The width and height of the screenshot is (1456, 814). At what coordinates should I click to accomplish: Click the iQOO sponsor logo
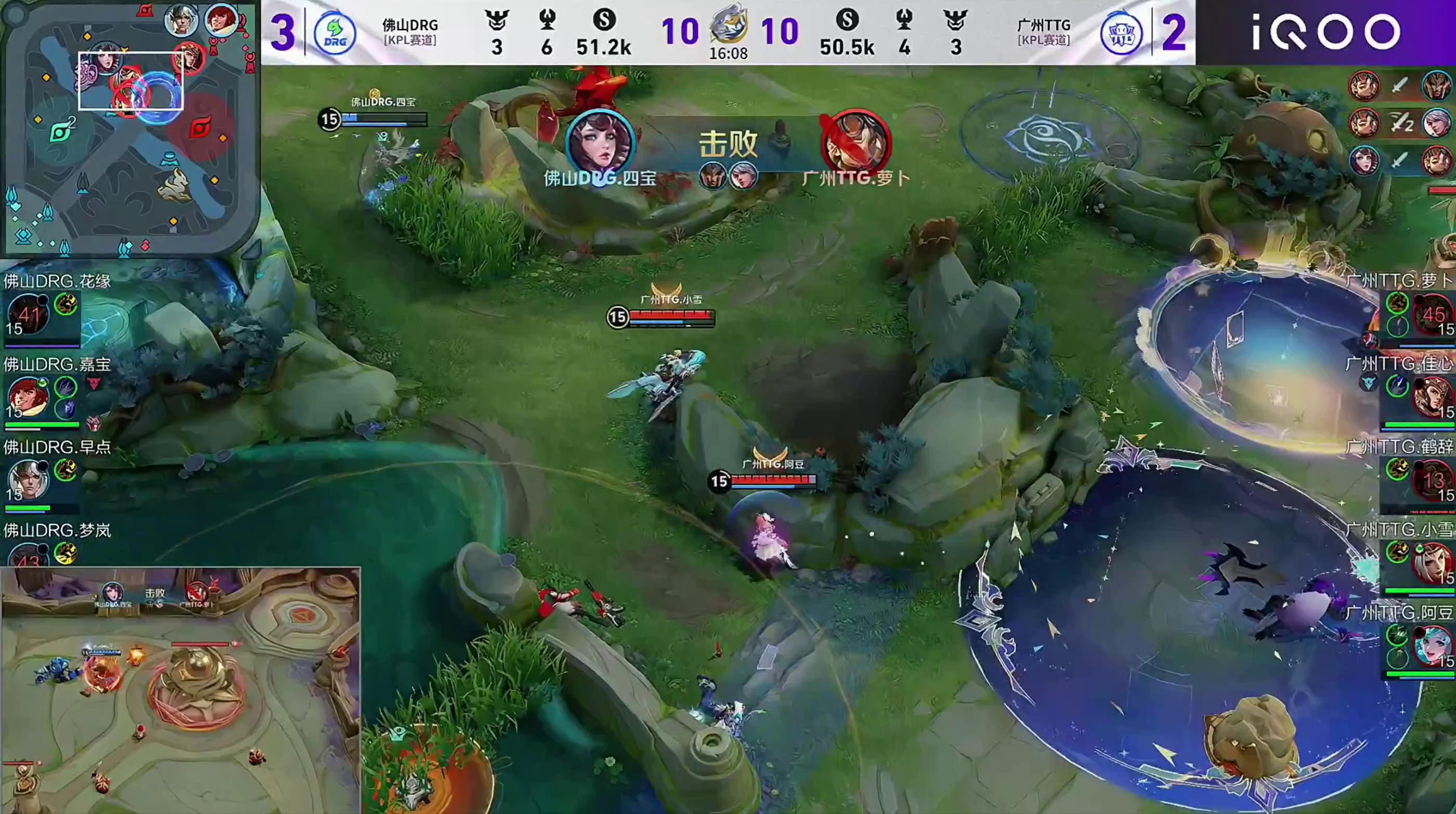(x=1325, y=32)
